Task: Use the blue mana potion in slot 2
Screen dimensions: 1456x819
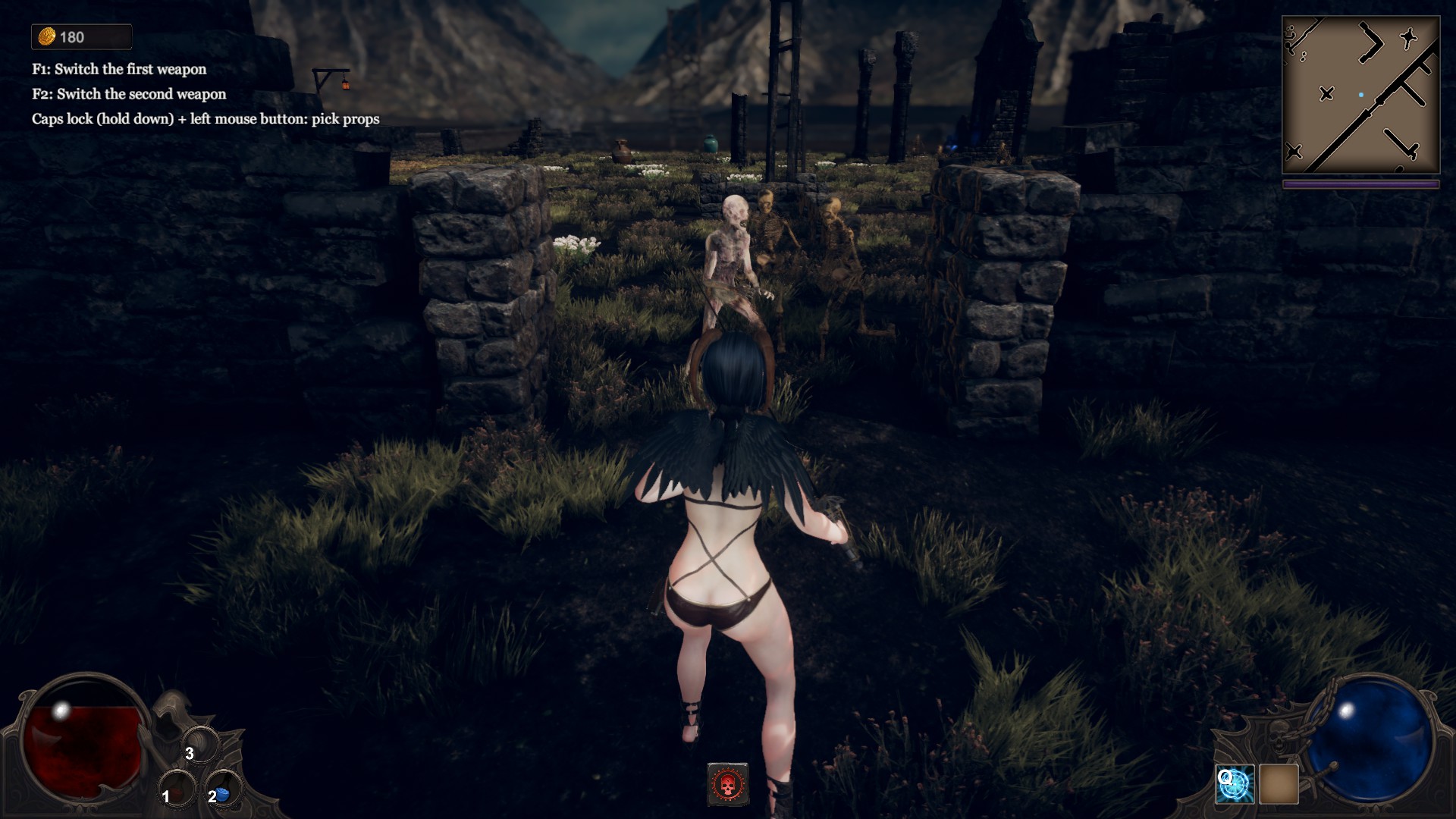Action: pos(224,791)
